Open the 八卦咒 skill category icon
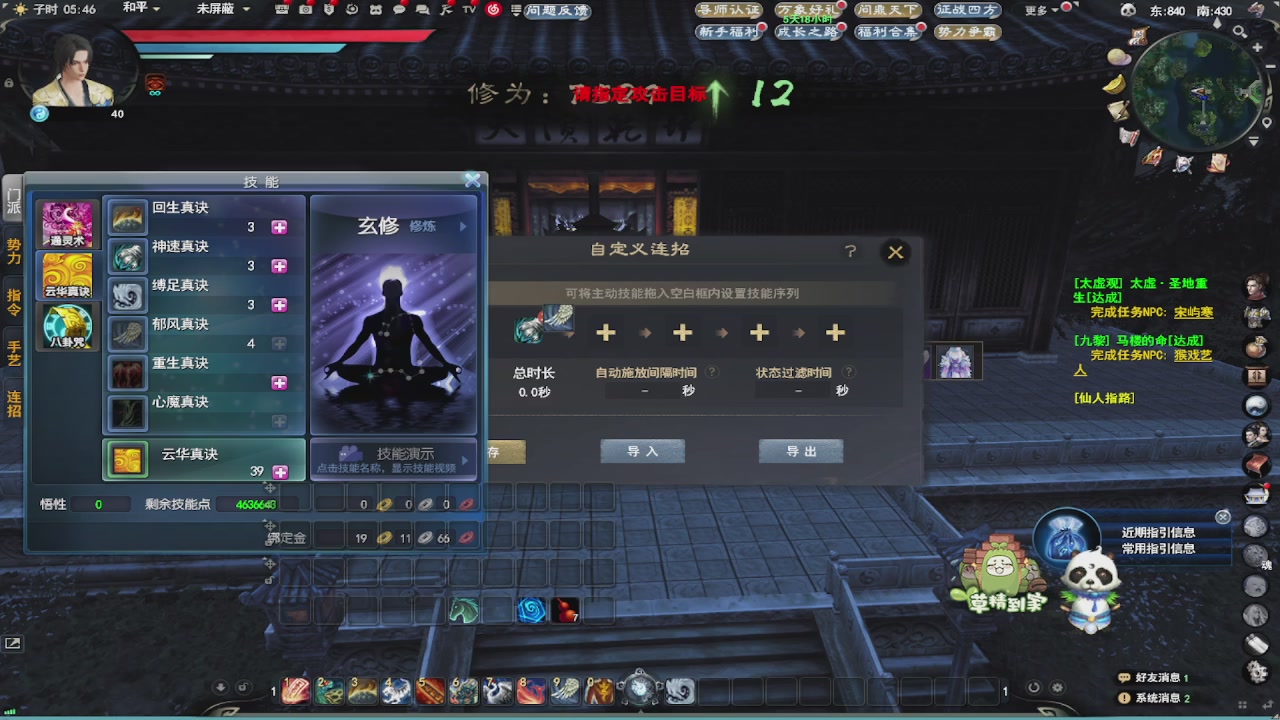Viewport: 1280px width, 720px height. coord(66,325)
